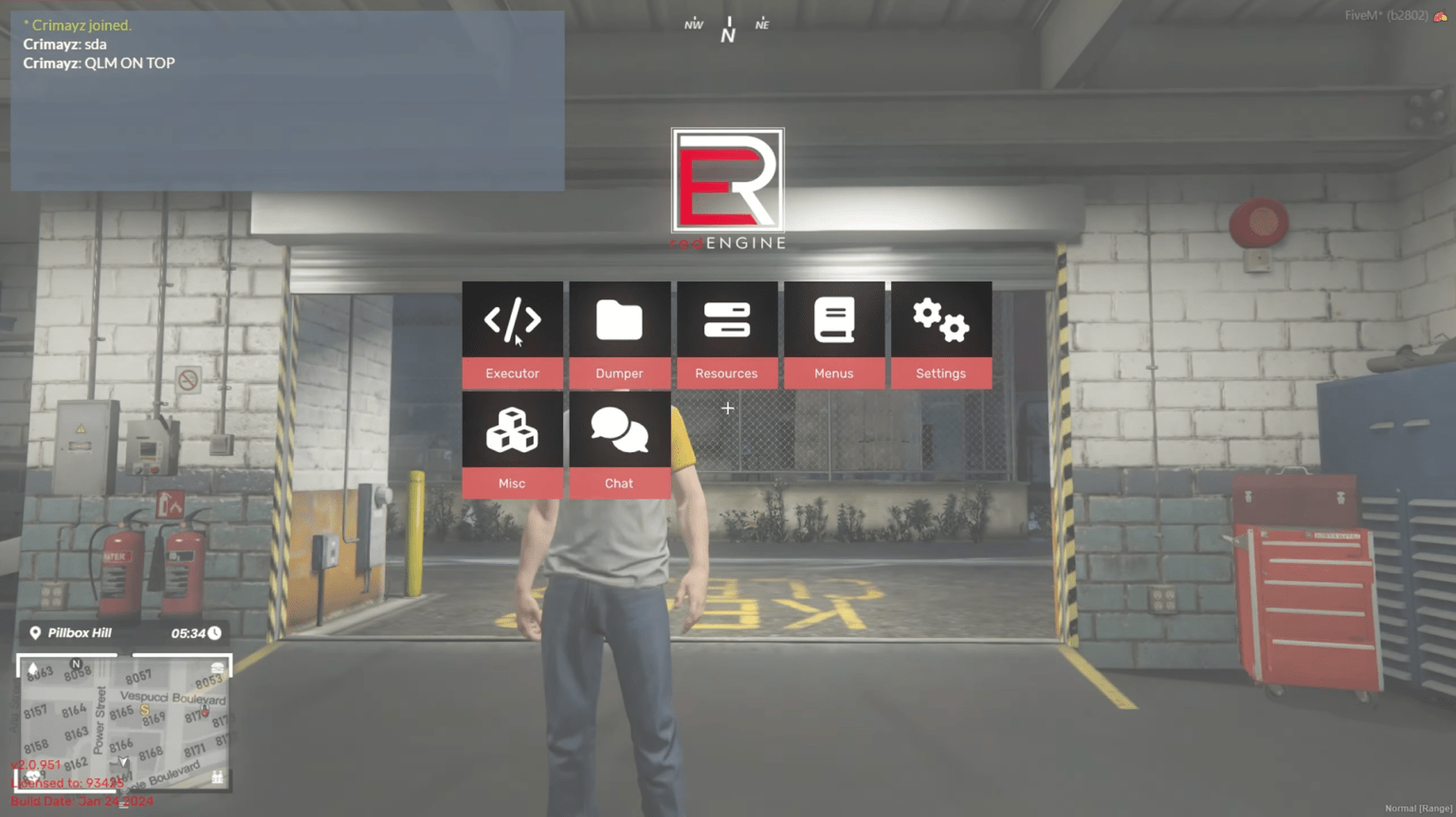The width and height of the screenshot is (1456, 817).
Task: Click the Executor label button
Action: [x=512, y=372]
